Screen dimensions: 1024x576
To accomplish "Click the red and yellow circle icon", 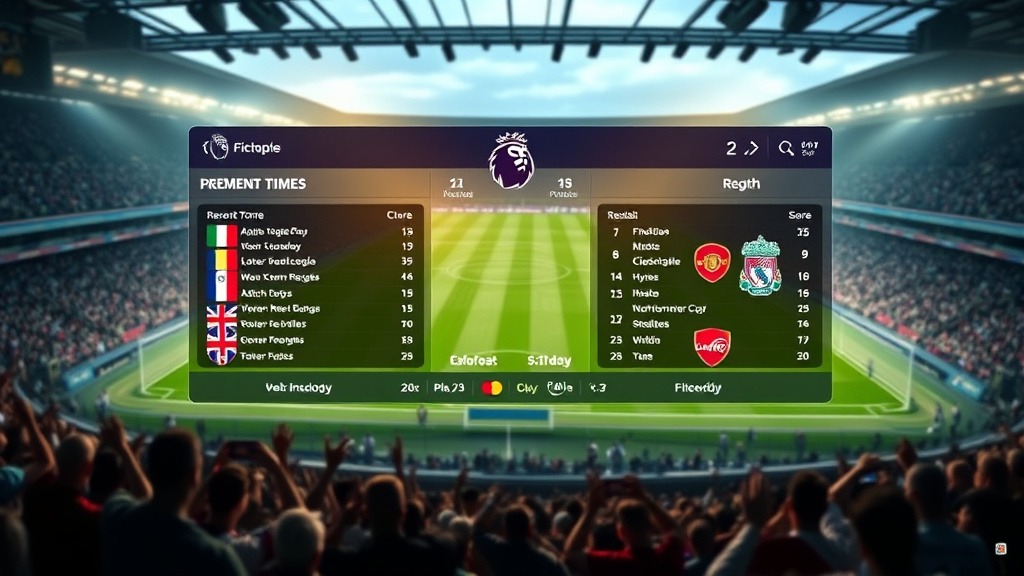I will pos(492,388).
